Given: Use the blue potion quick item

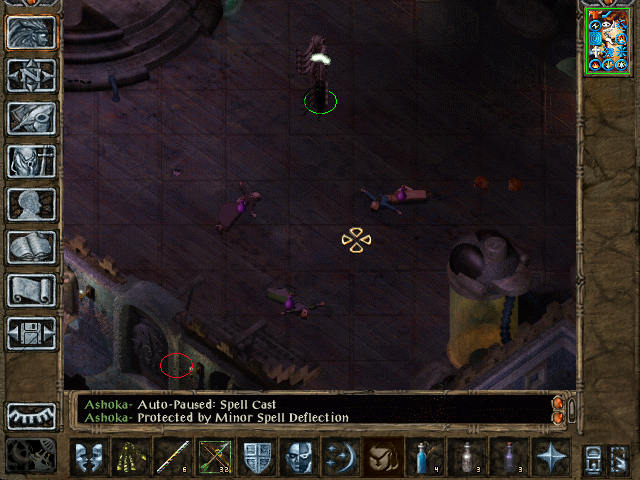Looking at the screenshot, I should (425, 457).
